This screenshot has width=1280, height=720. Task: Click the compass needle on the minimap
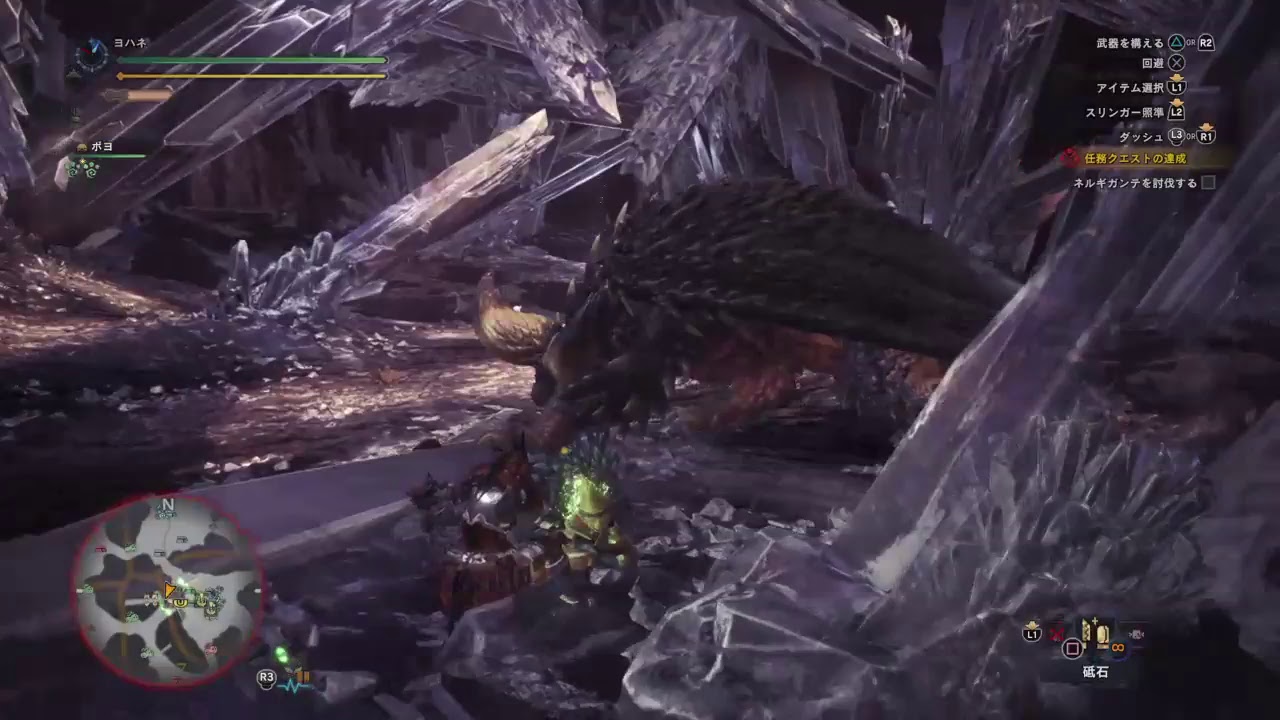[170, 589]
